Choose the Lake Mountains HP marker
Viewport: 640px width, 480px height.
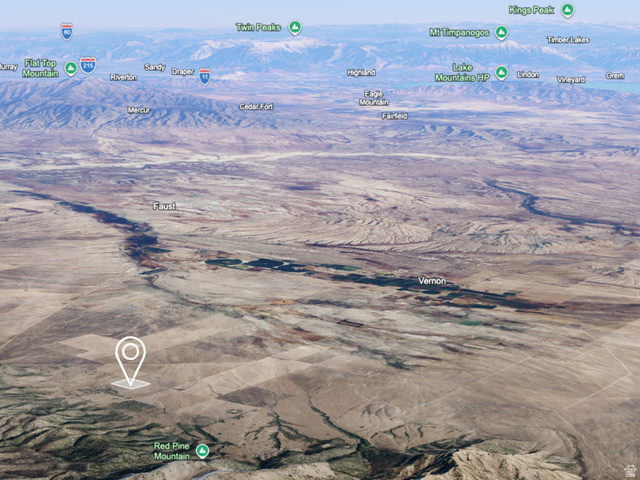[501, 72]
